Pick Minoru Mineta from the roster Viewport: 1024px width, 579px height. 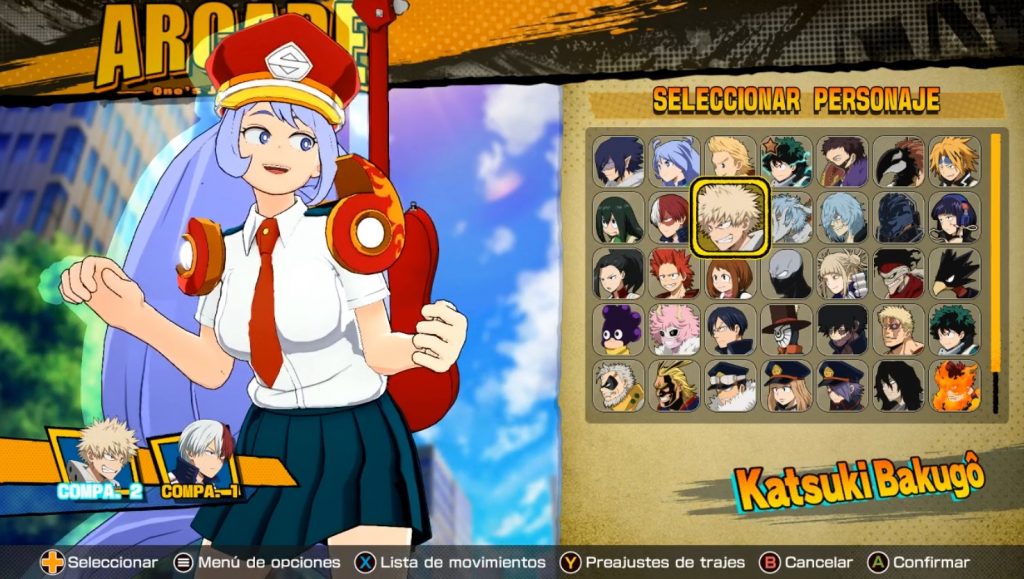coord(619,330)
